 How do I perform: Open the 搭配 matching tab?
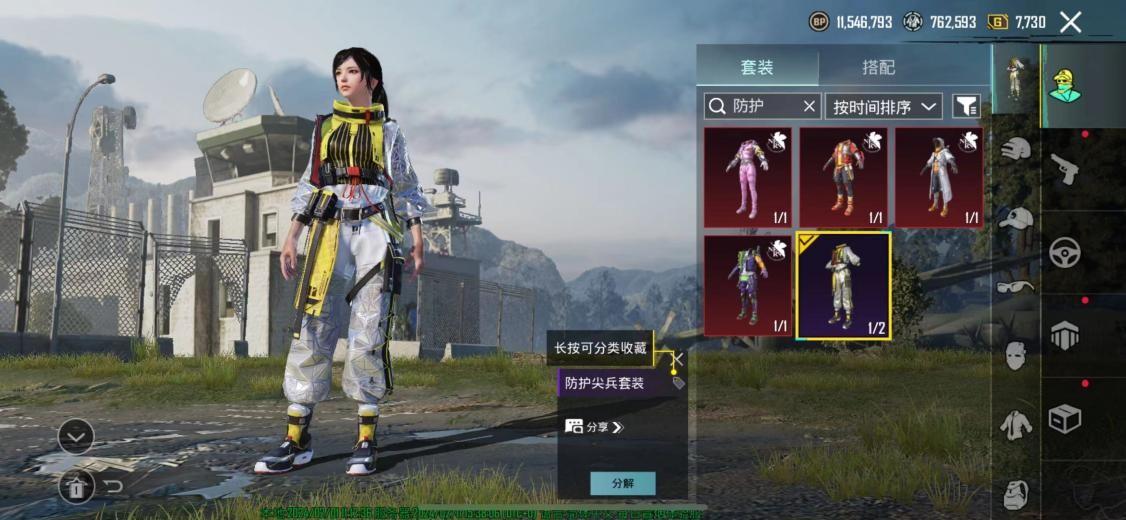878,67
